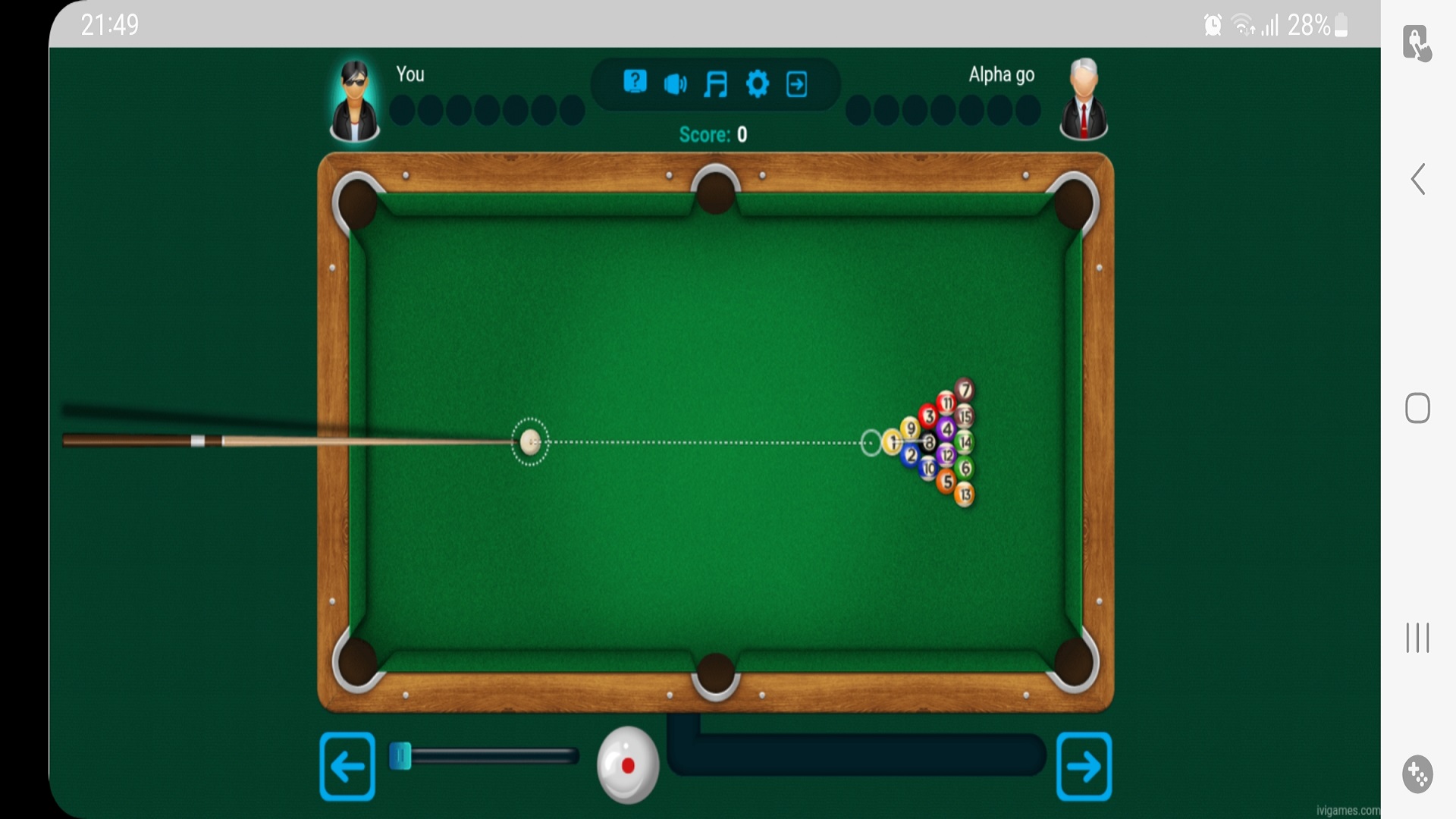Mute the game sound effects
The height and width of the screenshot is (819, 1456).
[676, 83]
